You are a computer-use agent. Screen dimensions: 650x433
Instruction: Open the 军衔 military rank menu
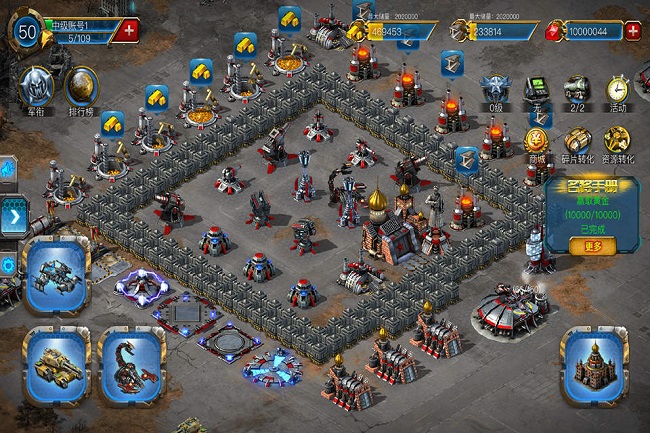coord(37,88)
